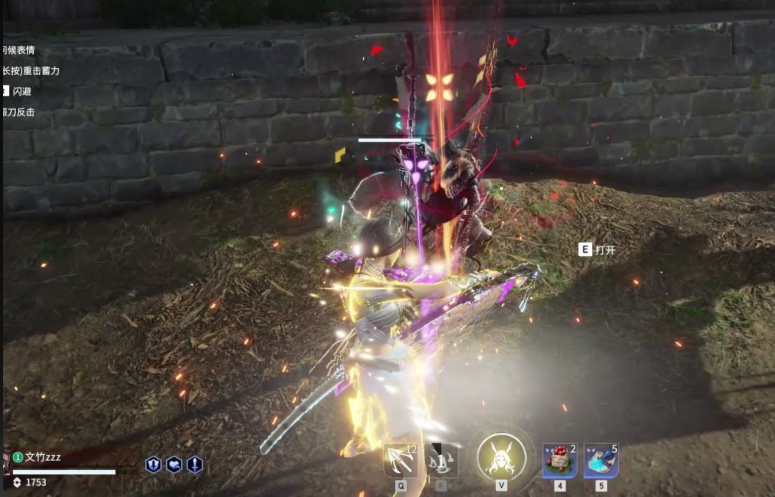Use the blue crystal powder item
775x497 pixels.
point(601,460)
